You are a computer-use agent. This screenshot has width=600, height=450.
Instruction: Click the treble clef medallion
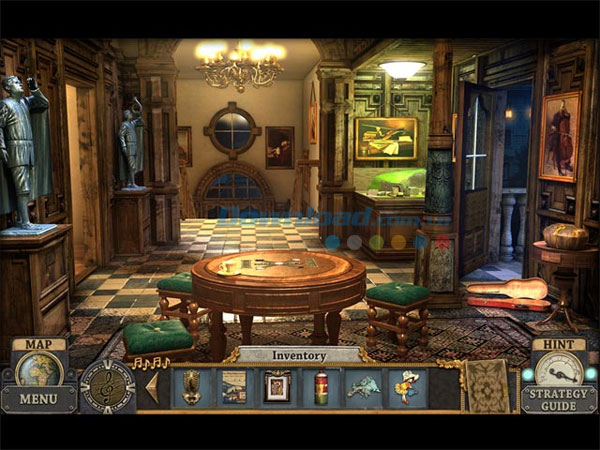[107, 387]
